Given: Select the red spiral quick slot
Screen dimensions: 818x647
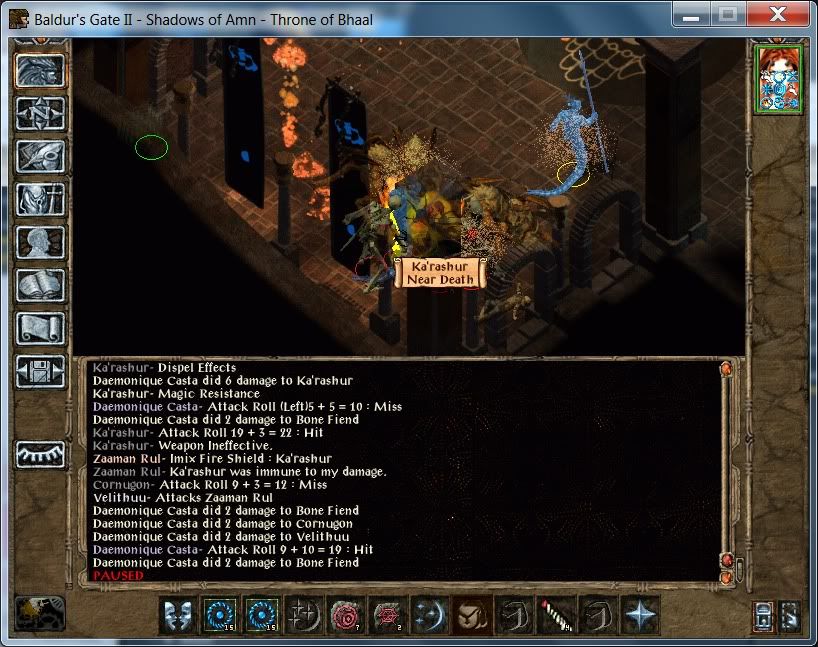Looking at the screenshot, I should tap(344, 615).
